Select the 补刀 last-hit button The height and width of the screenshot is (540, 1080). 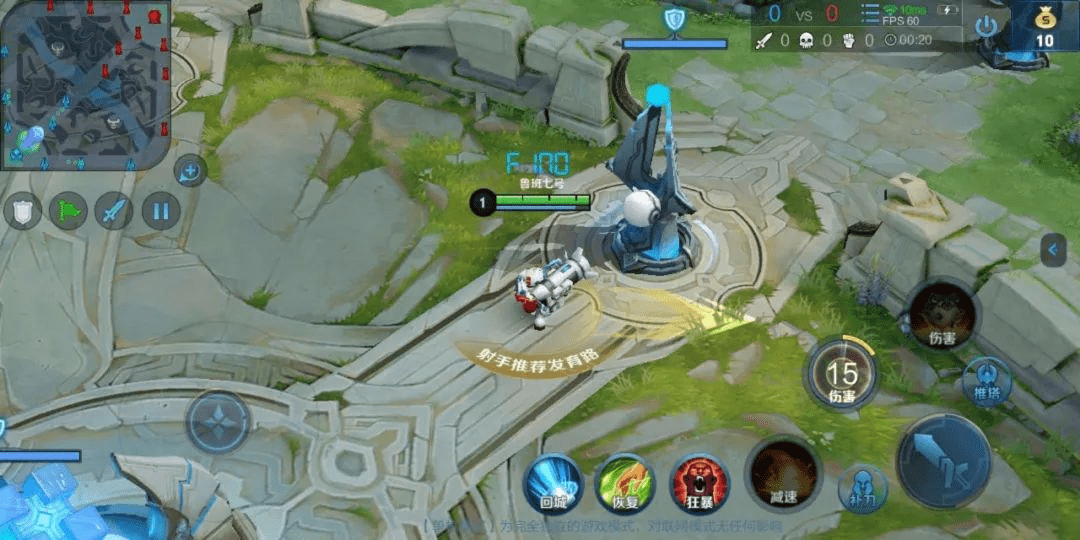(x=862, y=489)
